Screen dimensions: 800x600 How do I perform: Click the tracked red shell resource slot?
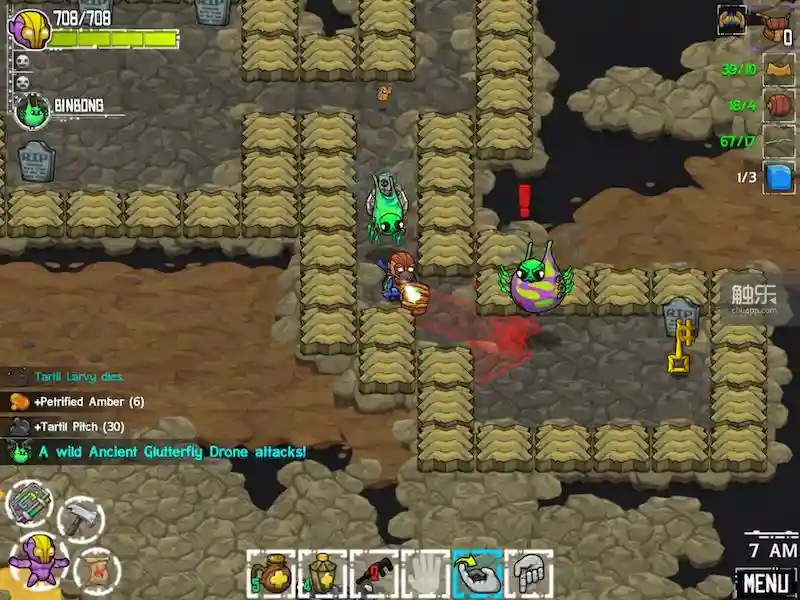779,105
